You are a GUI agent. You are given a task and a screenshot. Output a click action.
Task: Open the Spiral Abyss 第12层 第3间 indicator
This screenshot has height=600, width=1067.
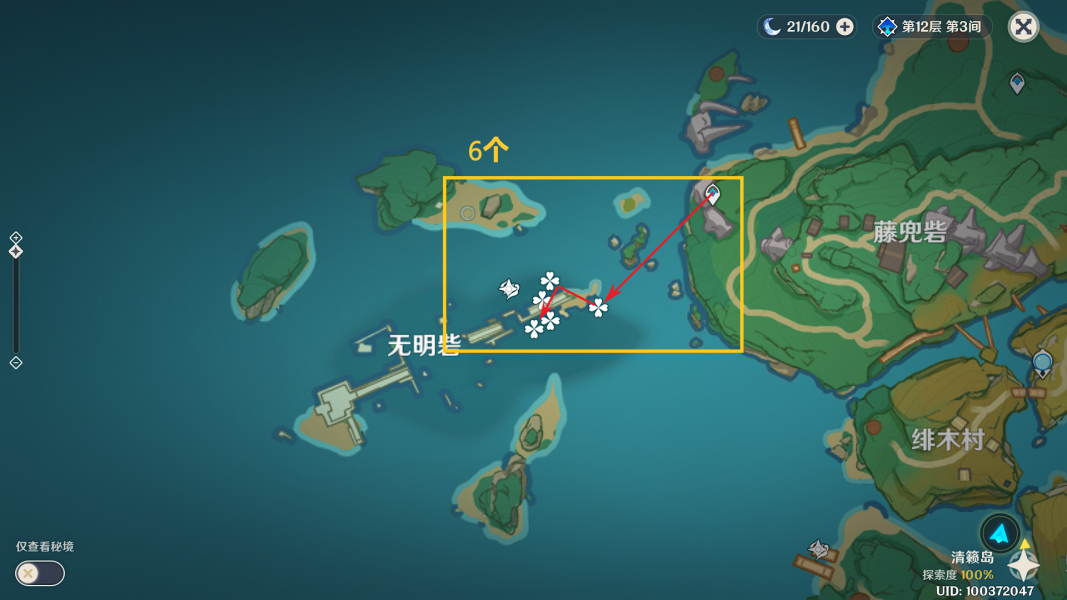930,27
